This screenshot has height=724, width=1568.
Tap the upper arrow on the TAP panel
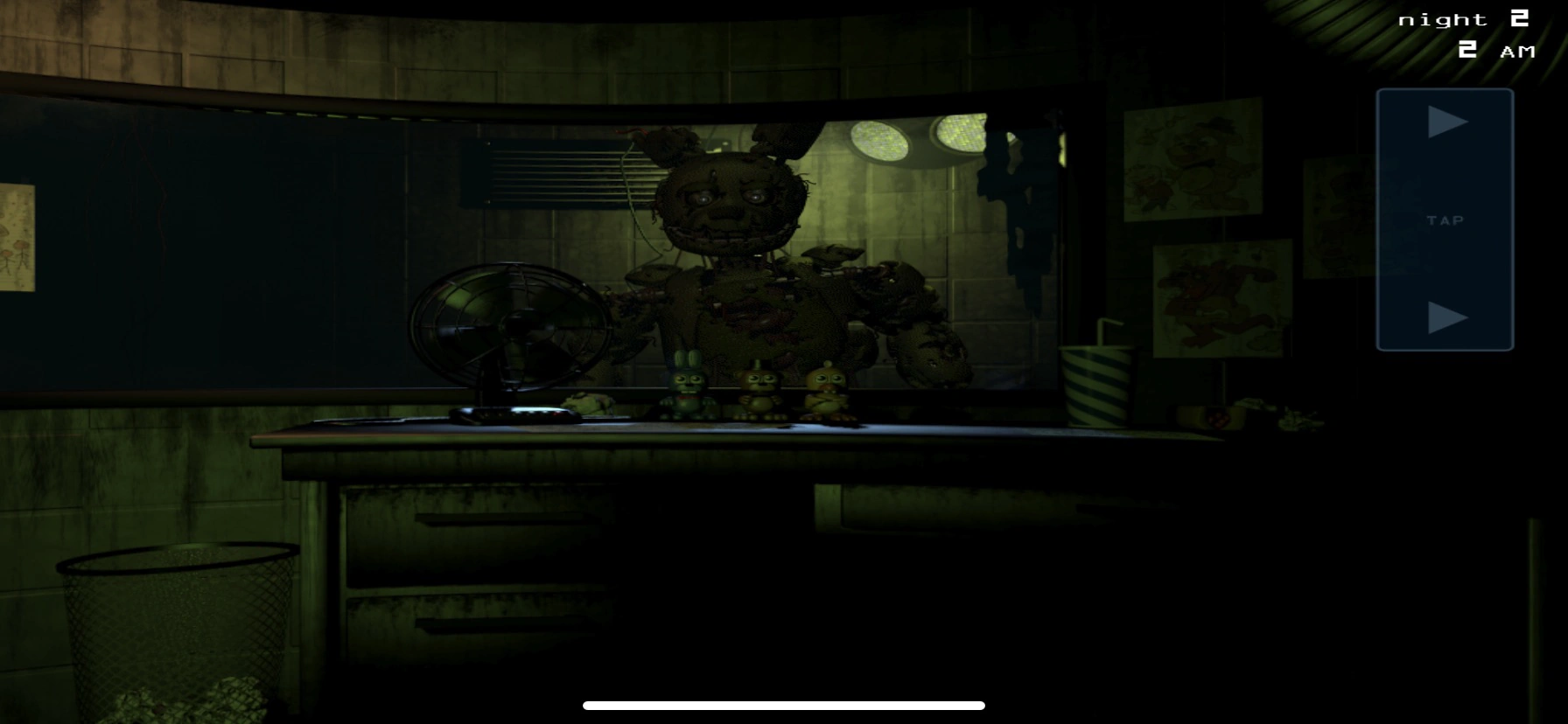(x=1445, y=122)
